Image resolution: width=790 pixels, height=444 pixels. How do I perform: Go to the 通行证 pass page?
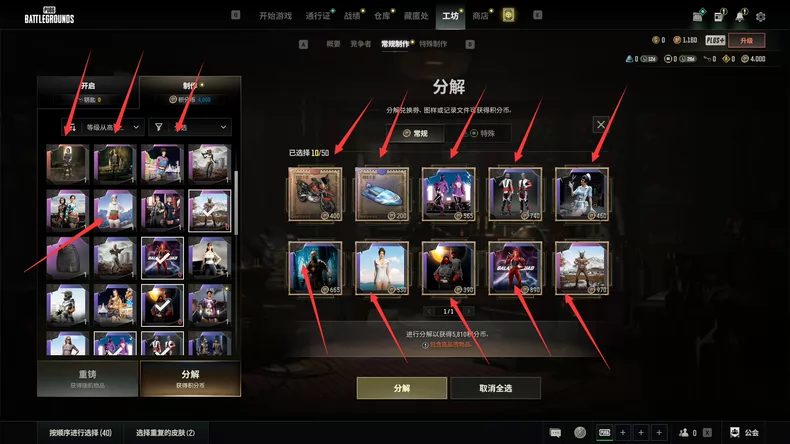pyautogui.click(x=318, y=16)
